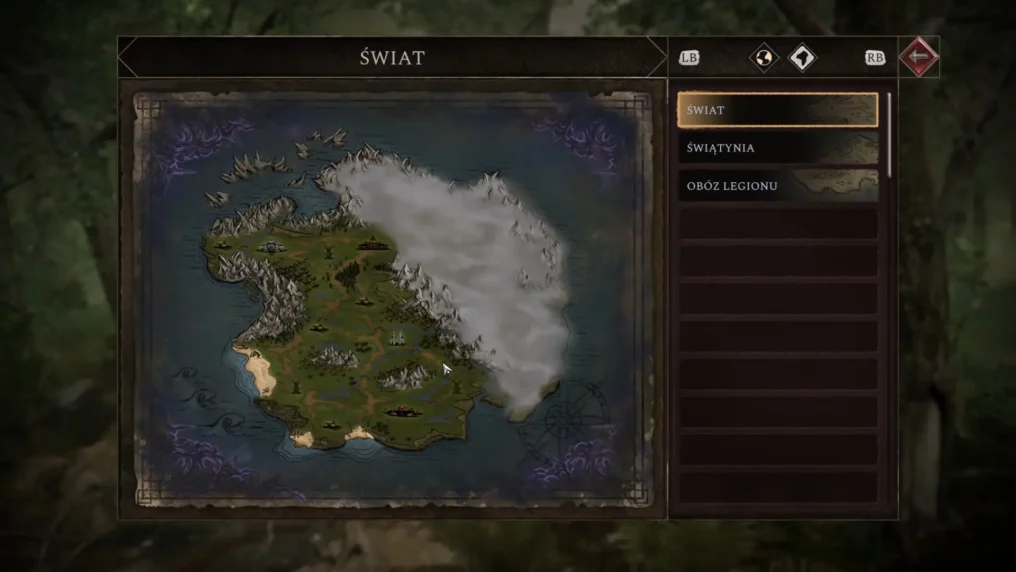1016x572 pixels.
Task: Switch to the globe world-map tab
Action: (764, 58)
